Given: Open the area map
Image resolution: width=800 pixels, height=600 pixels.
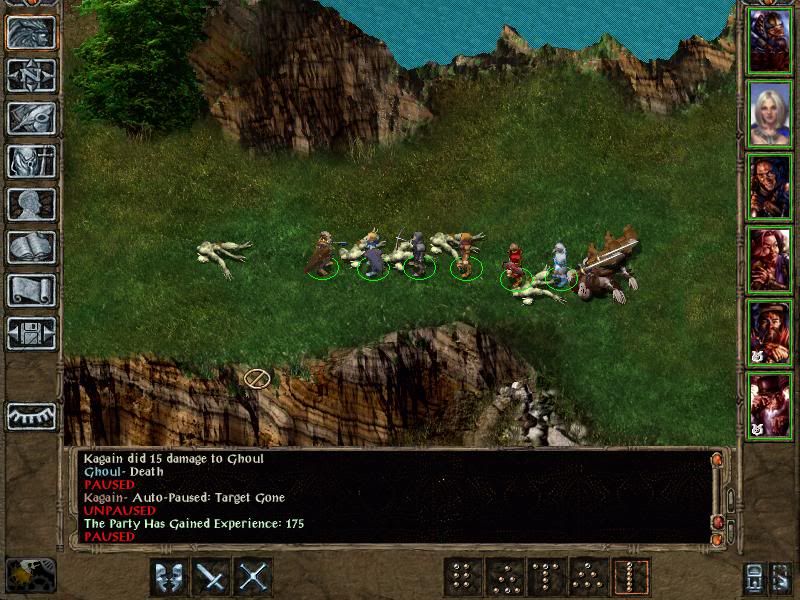Looking at the screenshot, I should pos(31,75).
